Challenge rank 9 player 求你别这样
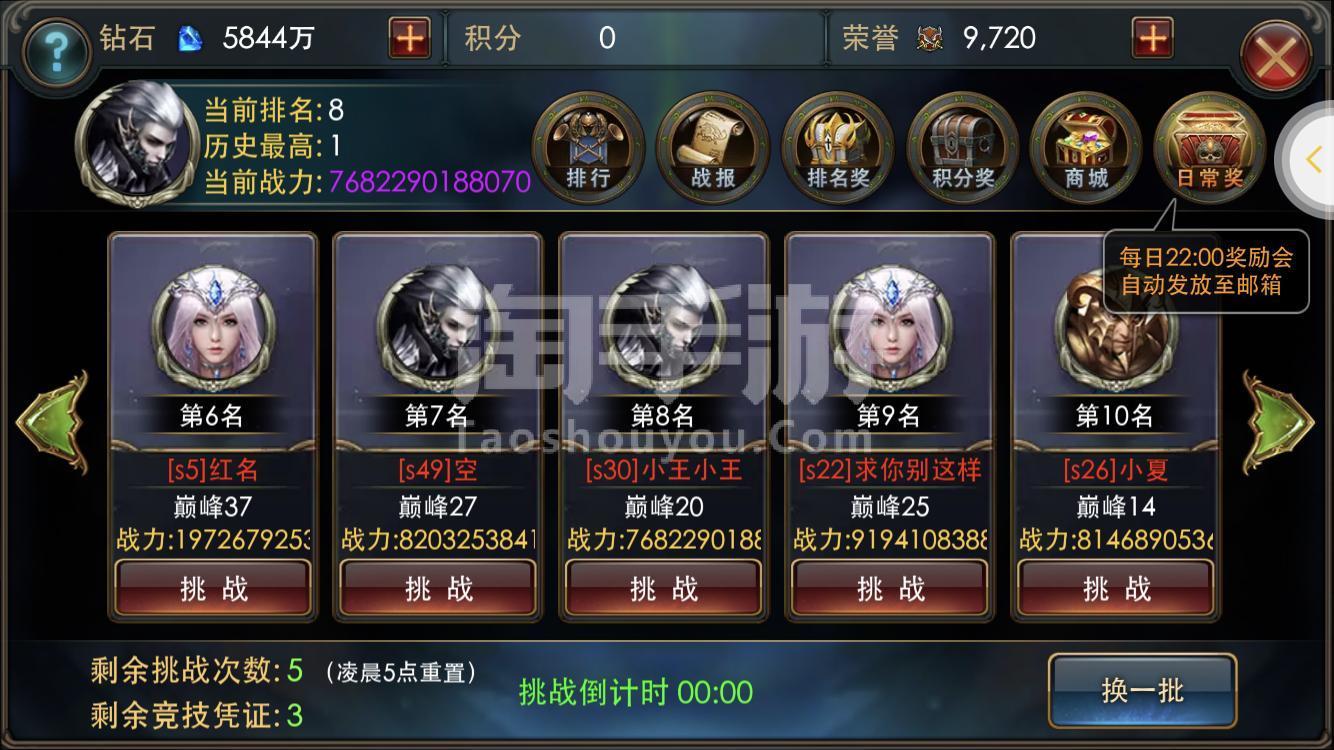Image resolution: width=1334 pixels, height=750 pixels. click(x=890, y=588)
